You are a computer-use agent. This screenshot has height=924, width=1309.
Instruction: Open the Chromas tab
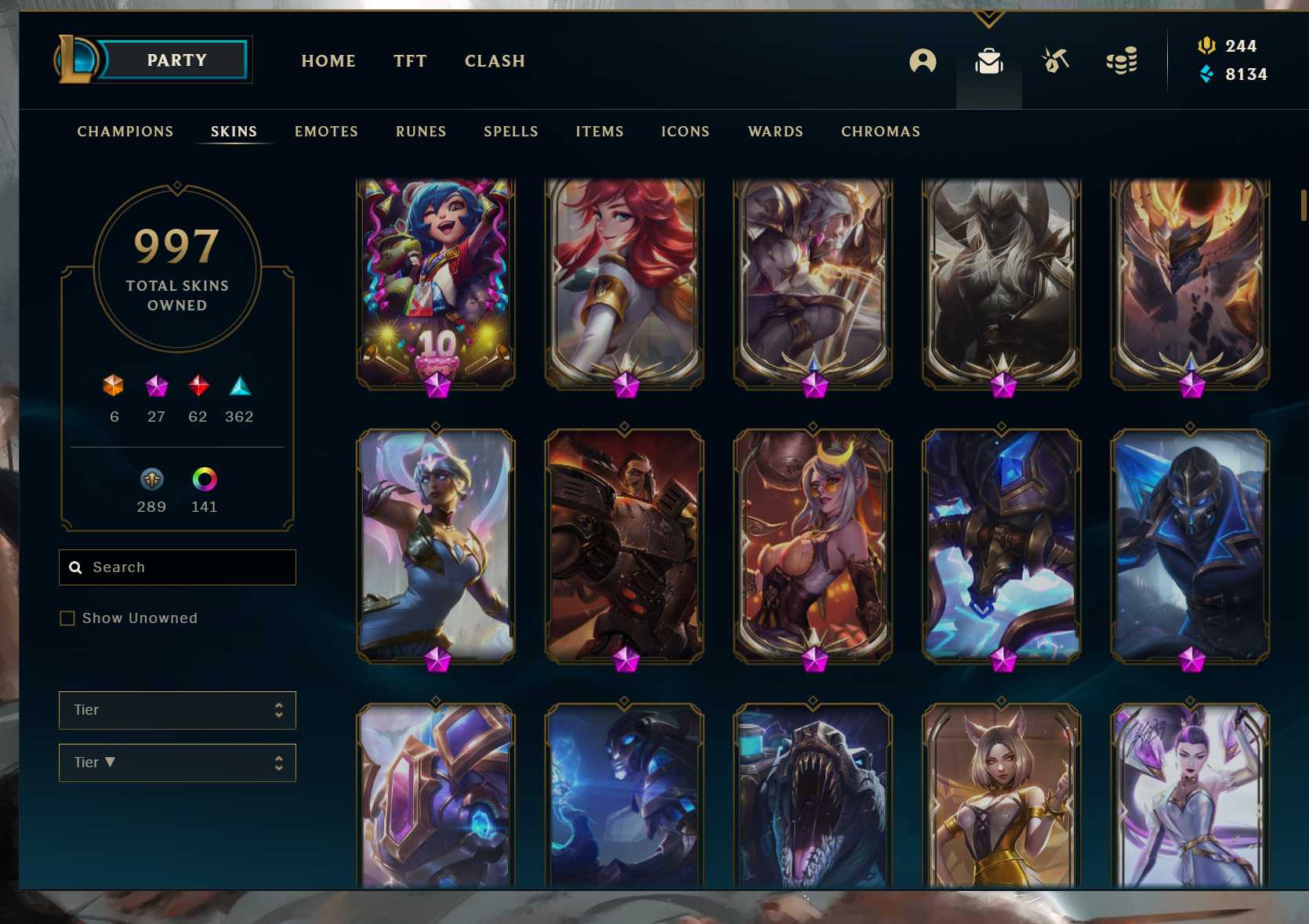coord(880,132)
